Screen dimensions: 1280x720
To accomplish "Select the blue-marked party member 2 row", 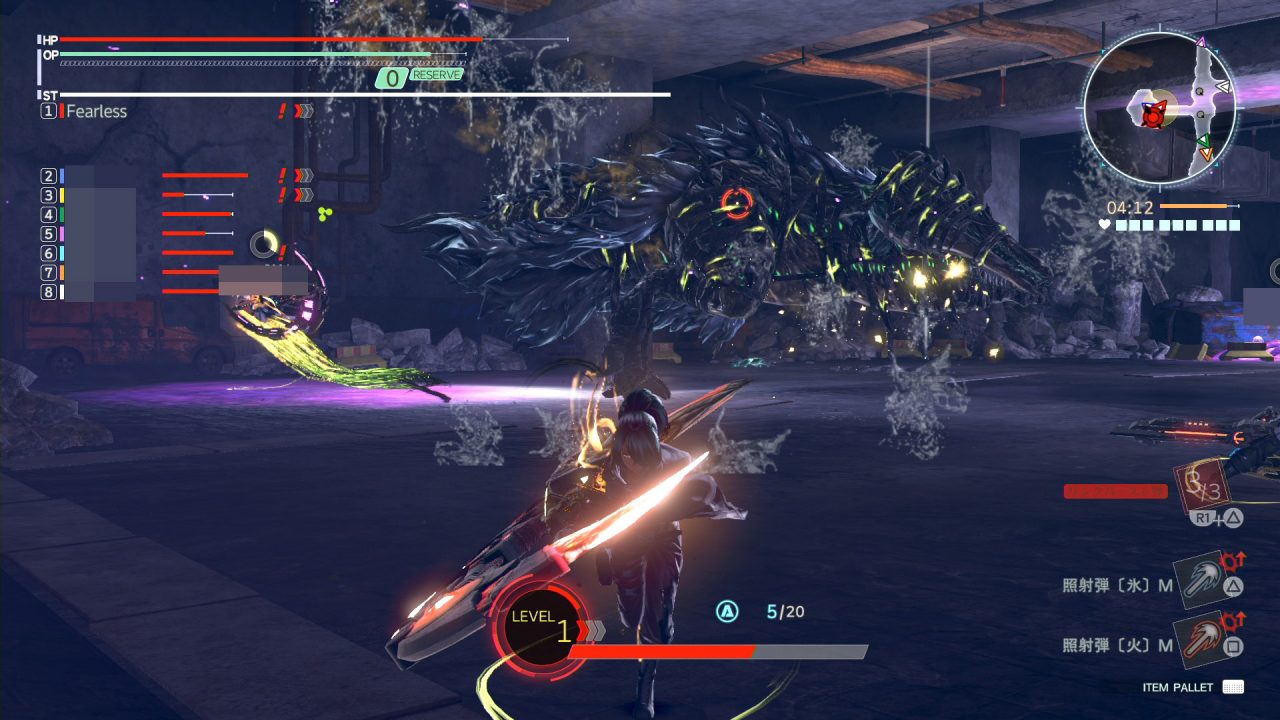I will pos(140,176).
